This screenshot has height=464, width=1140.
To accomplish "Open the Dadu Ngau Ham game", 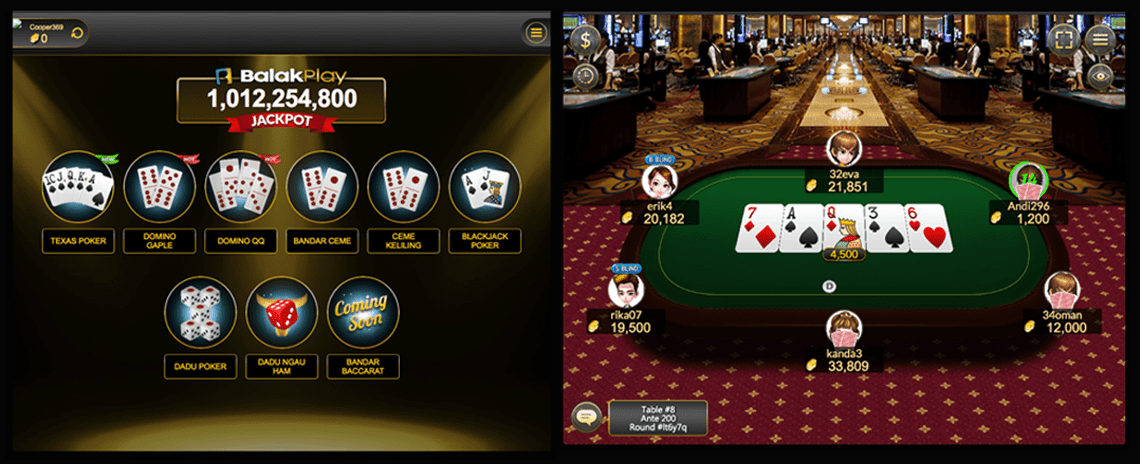I will pyautogui.click(x=281, y=312).
